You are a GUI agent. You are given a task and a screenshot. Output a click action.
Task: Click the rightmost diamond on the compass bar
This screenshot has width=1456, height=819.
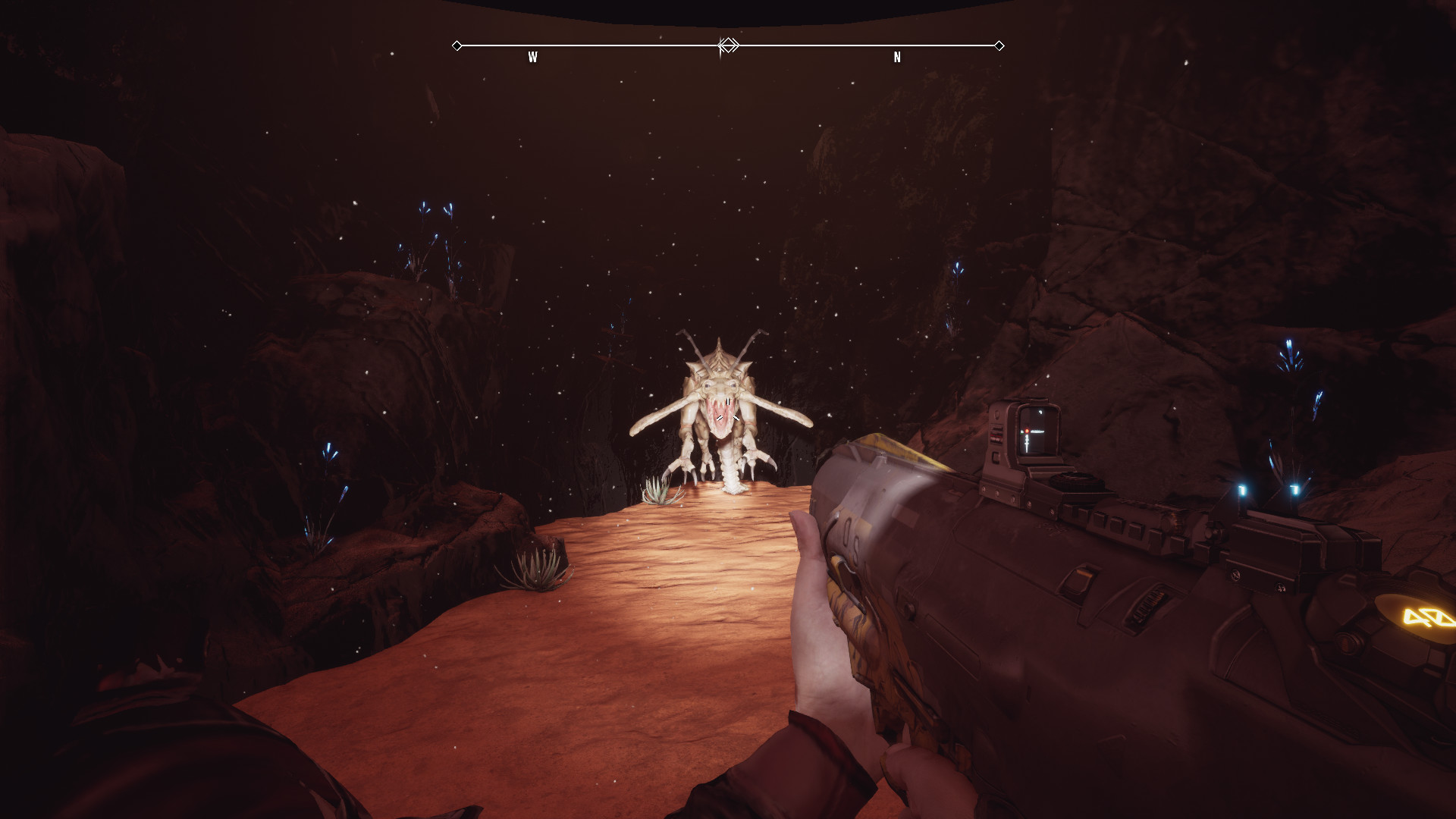999,45
